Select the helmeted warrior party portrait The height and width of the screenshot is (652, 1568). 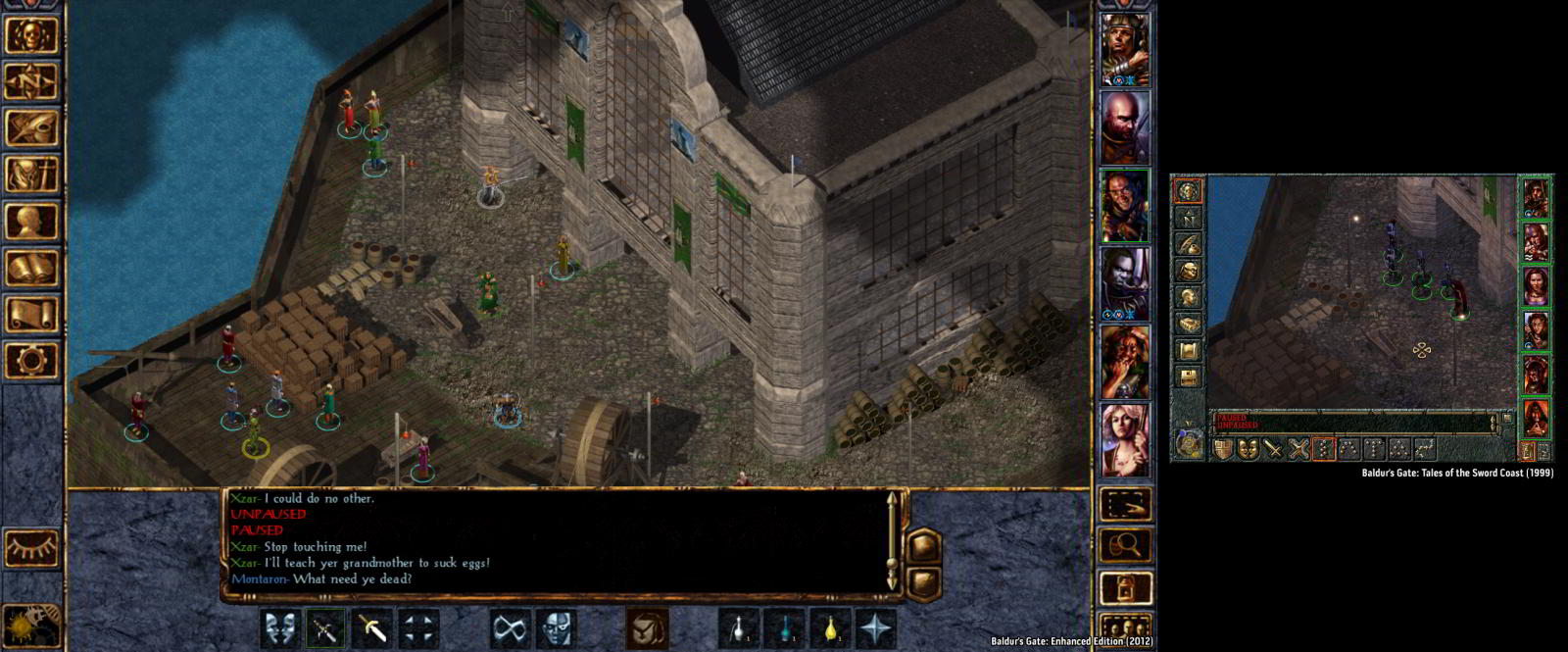click(1124, 49)
